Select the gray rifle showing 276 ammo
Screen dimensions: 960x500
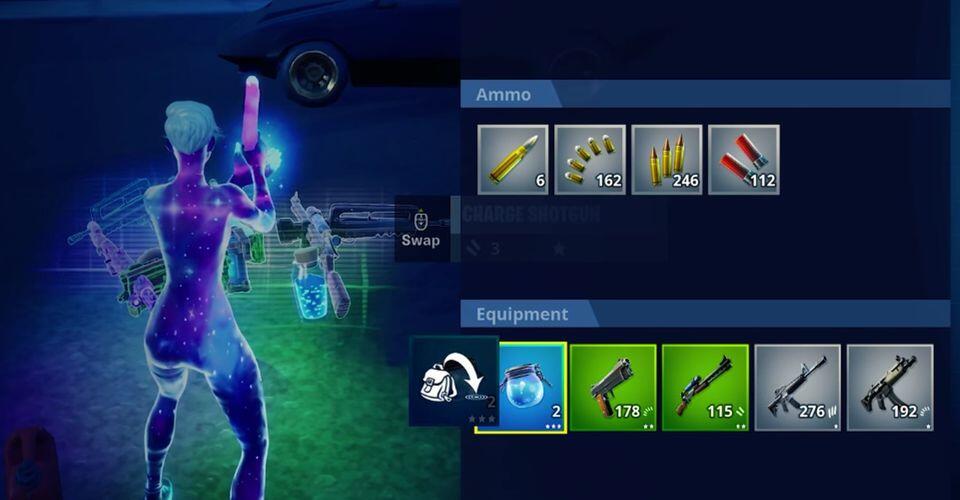click(797, 388)
